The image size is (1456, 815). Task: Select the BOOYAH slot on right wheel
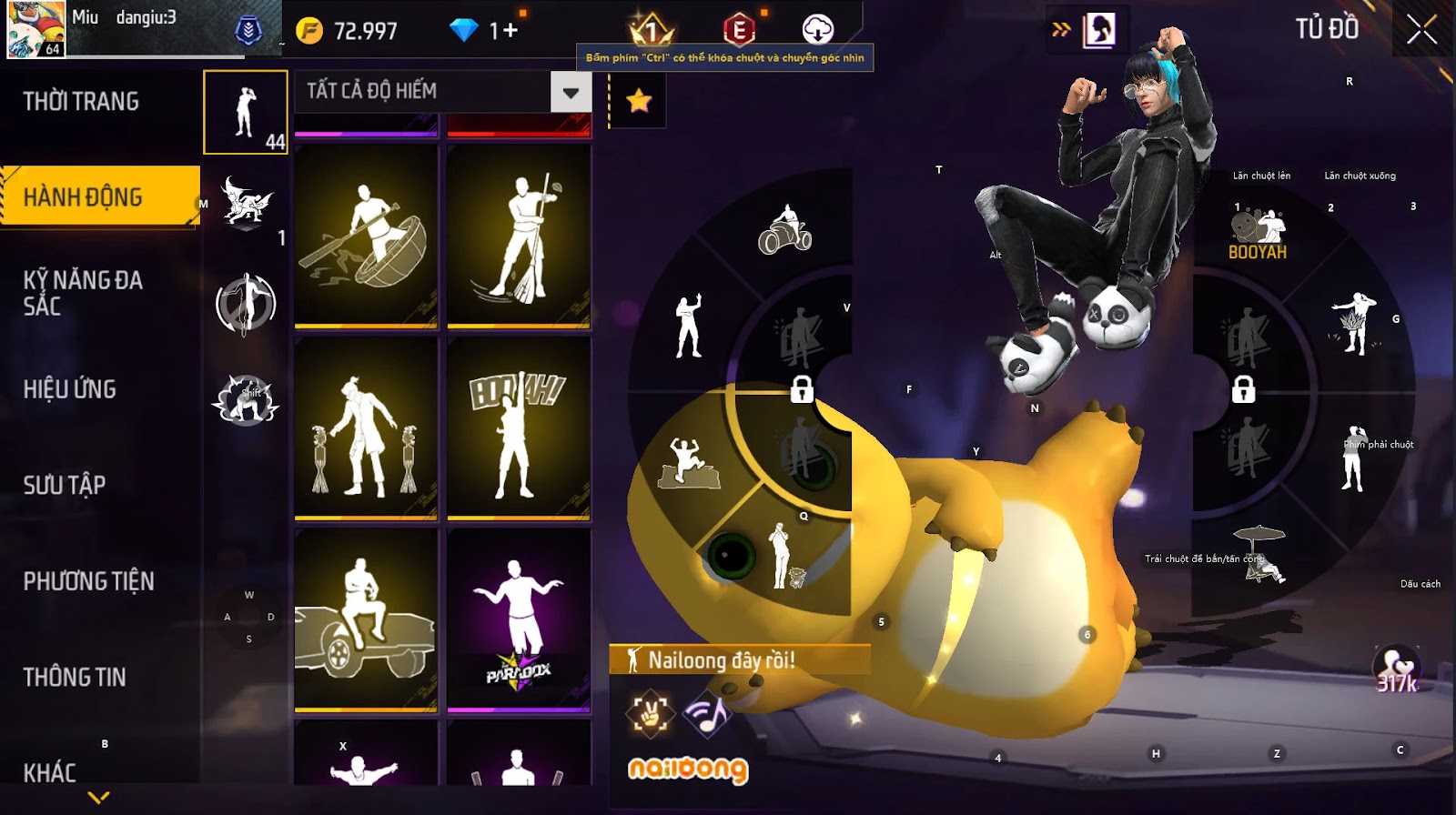[x=1258, y=235]
